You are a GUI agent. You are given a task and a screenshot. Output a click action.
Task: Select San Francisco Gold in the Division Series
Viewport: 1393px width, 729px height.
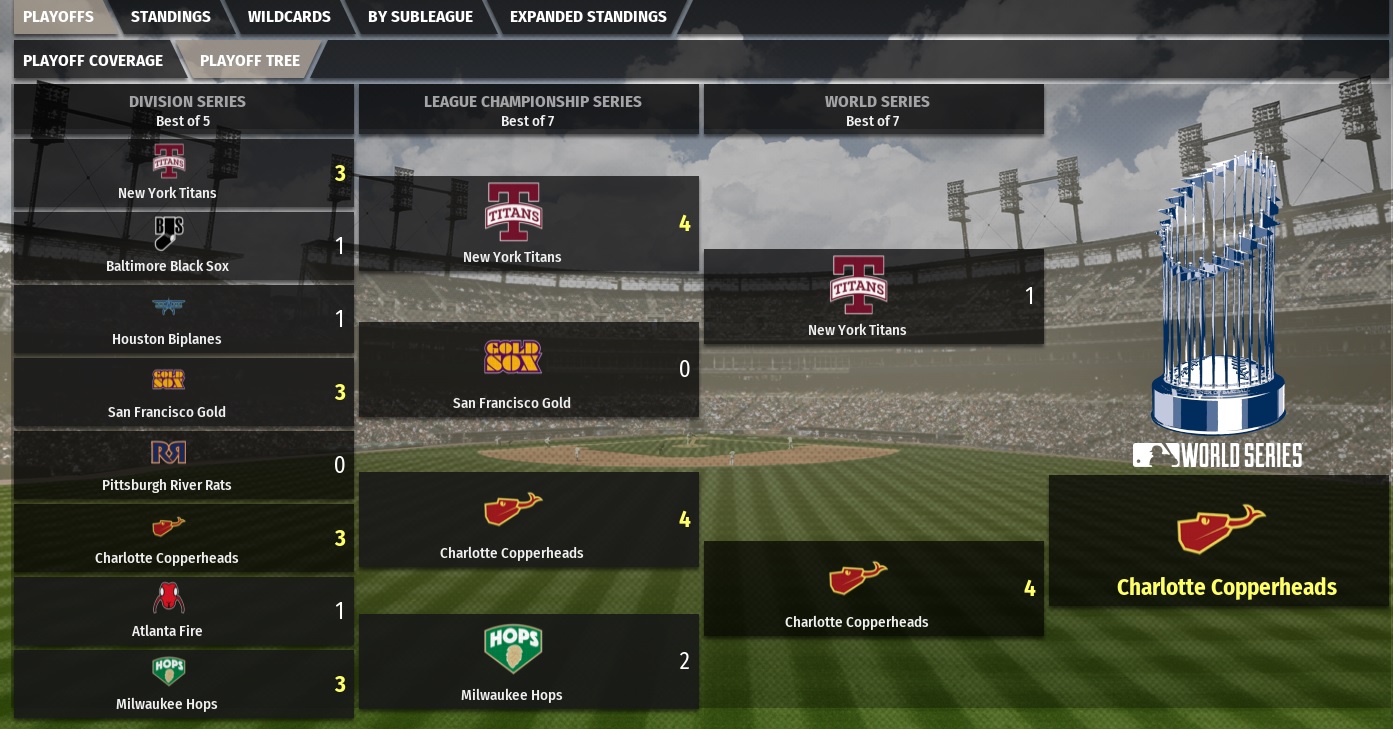[183, 392]
